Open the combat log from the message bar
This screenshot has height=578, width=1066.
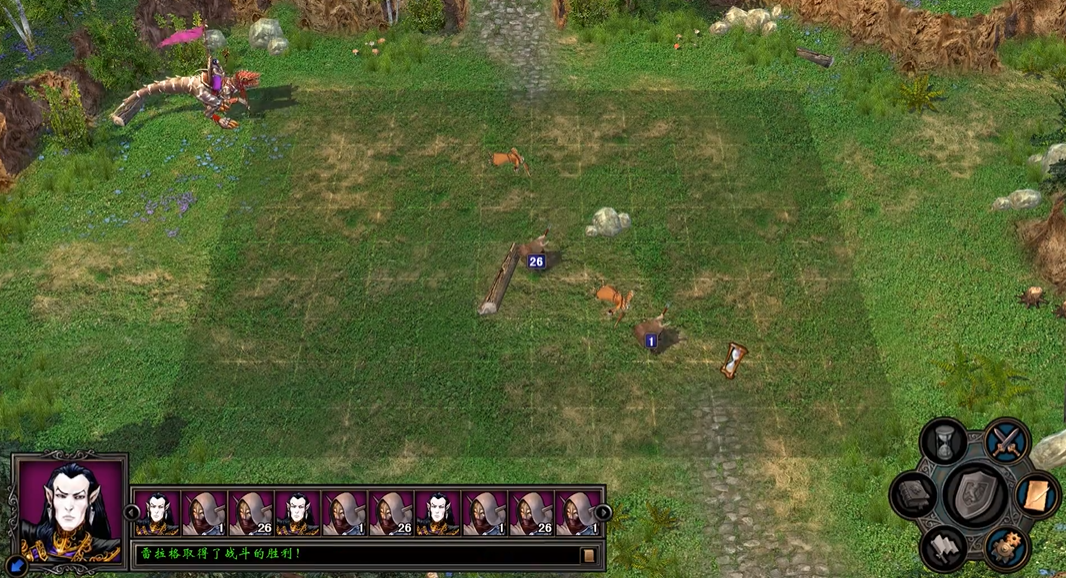pos(589,555)
